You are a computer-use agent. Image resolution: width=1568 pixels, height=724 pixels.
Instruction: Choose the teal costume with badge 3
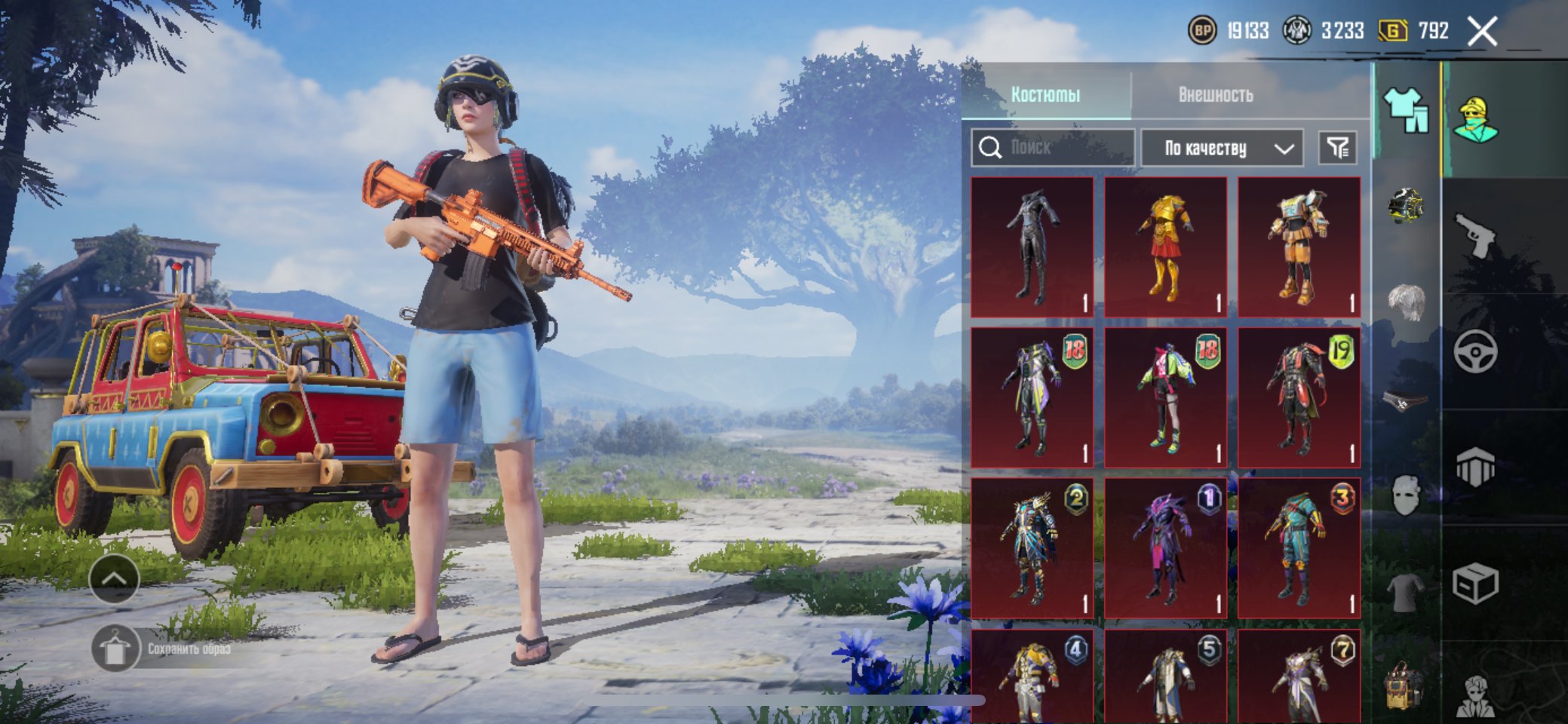click(1299, 548)
